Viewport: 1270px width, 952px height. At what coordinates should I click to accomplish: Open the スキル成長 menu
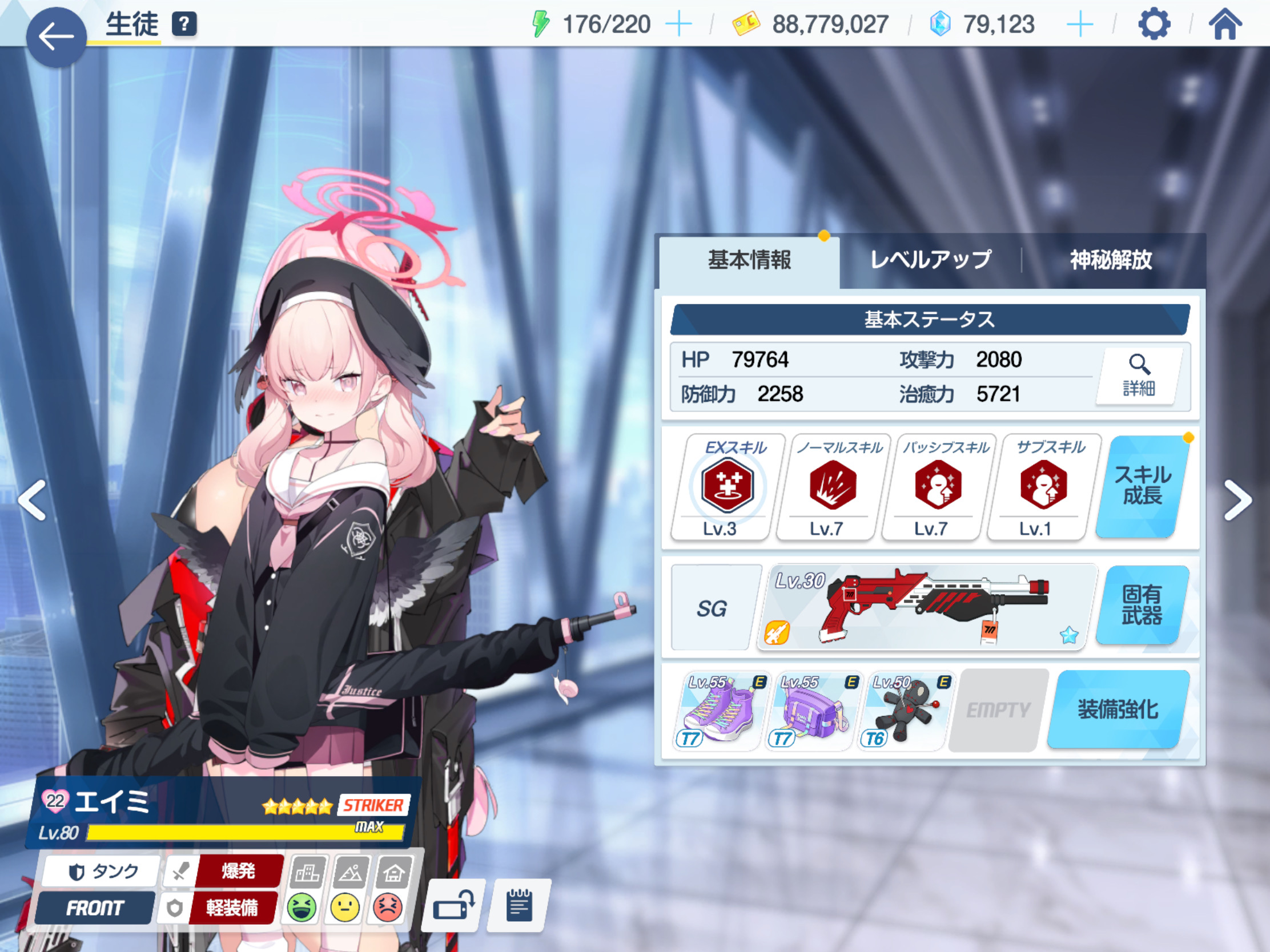point(1142,486)
